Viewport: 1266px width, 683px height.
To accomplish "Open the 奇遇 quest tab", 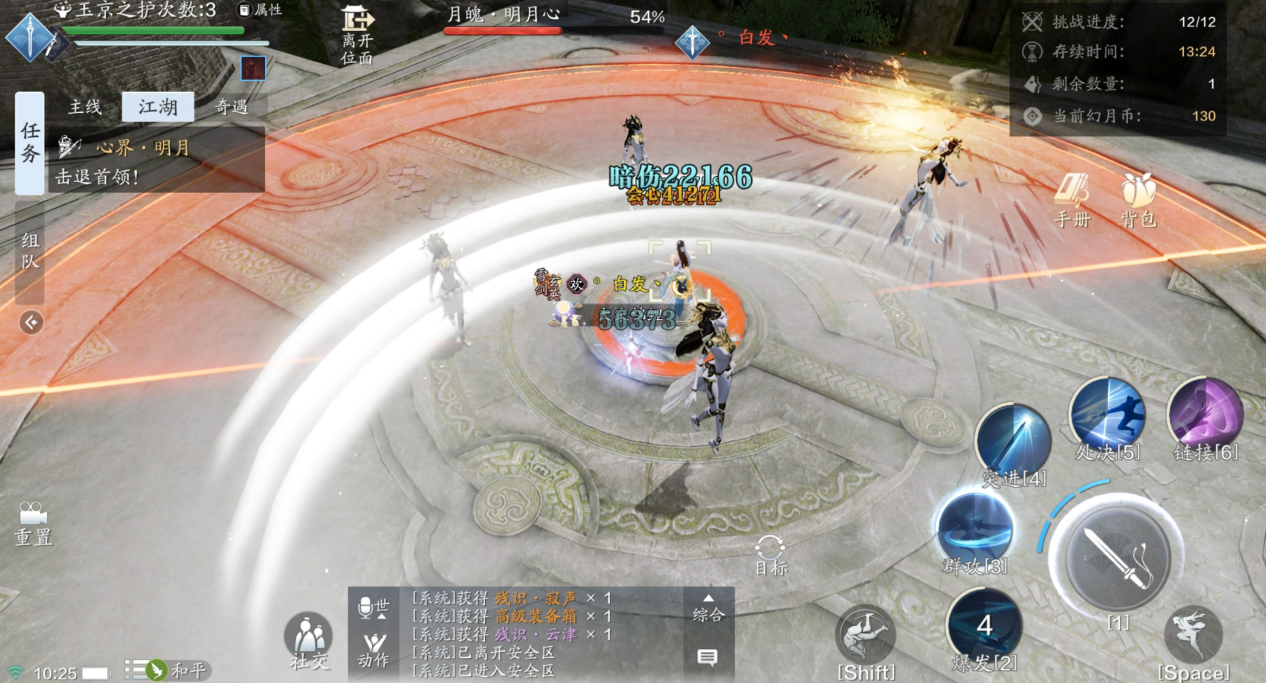I will click(x=231, y=107).
